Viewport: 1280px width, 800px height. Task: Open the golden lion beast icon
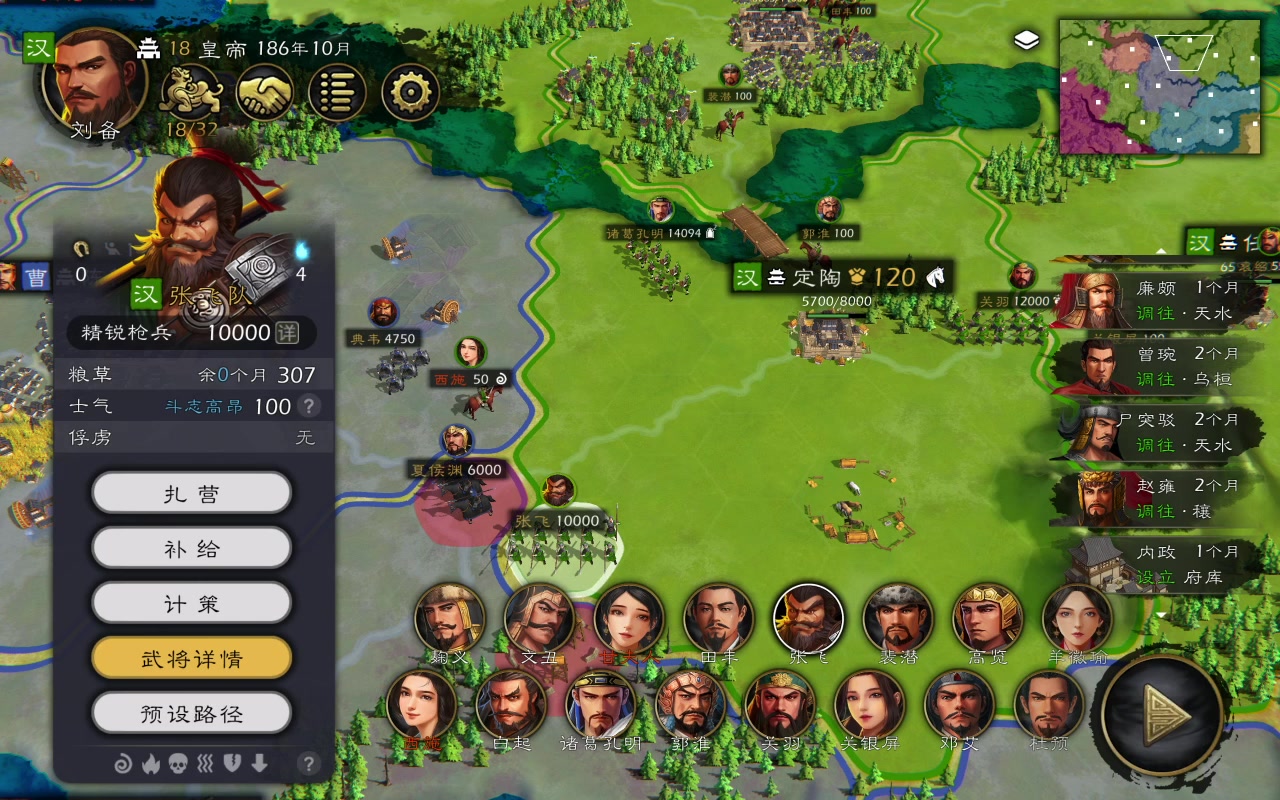point(191,92)
